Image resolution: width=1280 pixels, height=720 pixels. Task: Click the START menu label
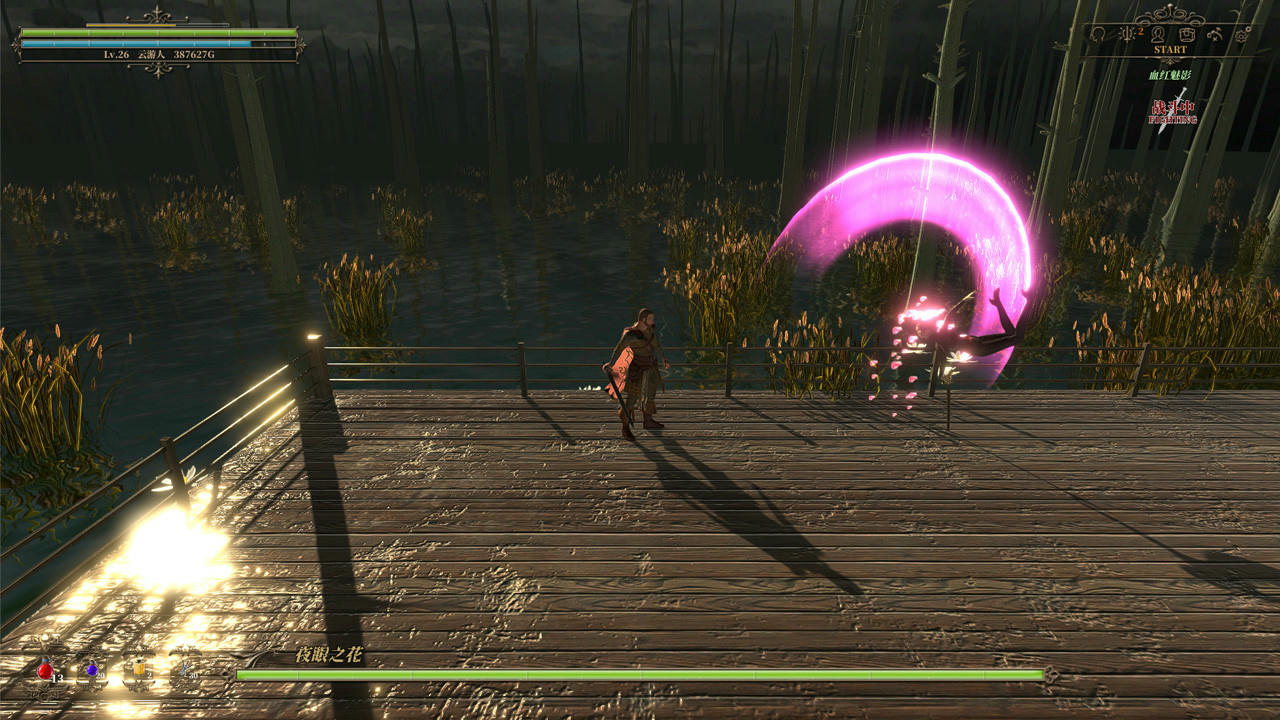pyautogui.click(x=1170, y=50)
